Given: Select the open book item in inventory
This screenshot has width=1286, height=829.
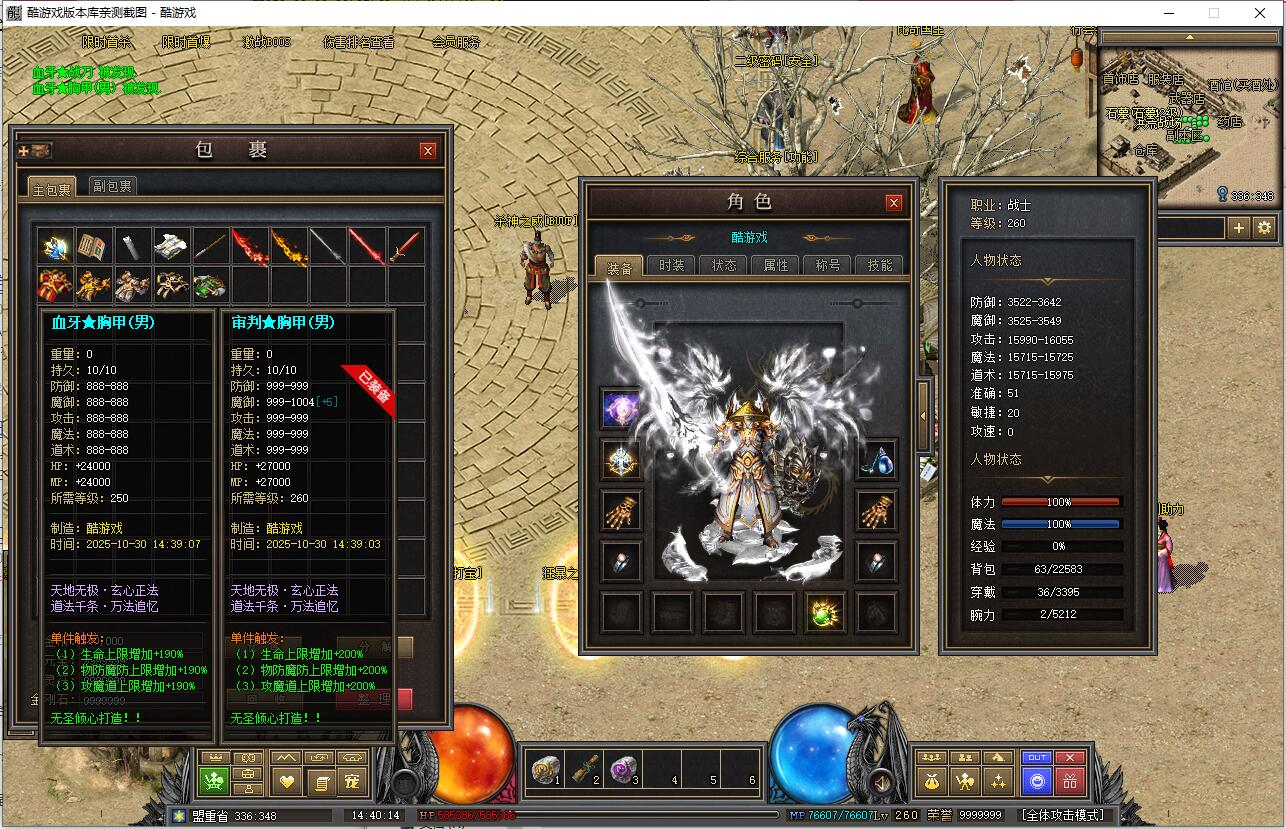Looking at the screenshot, I should pos(93,246).
